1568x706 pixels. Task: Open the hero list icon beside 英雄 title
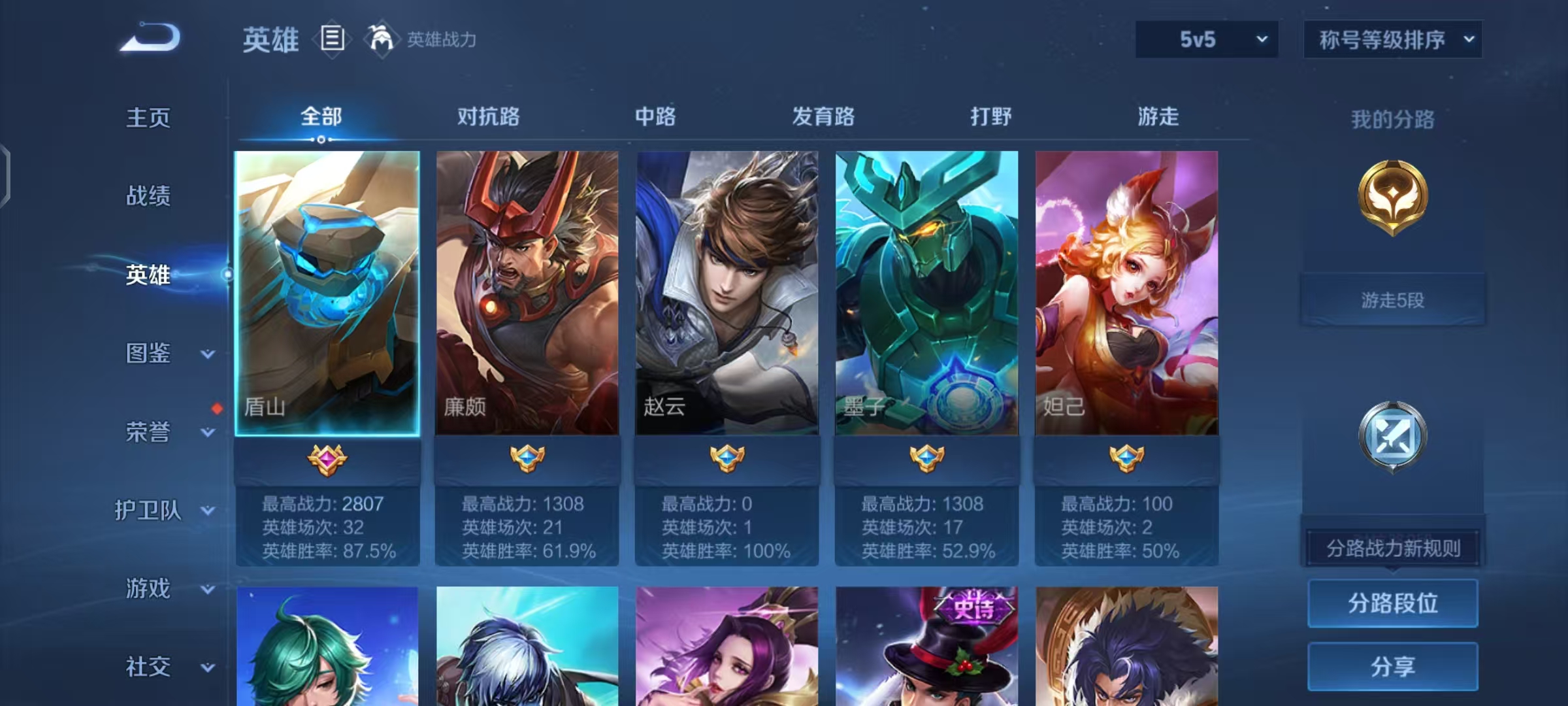pos(332,40)
